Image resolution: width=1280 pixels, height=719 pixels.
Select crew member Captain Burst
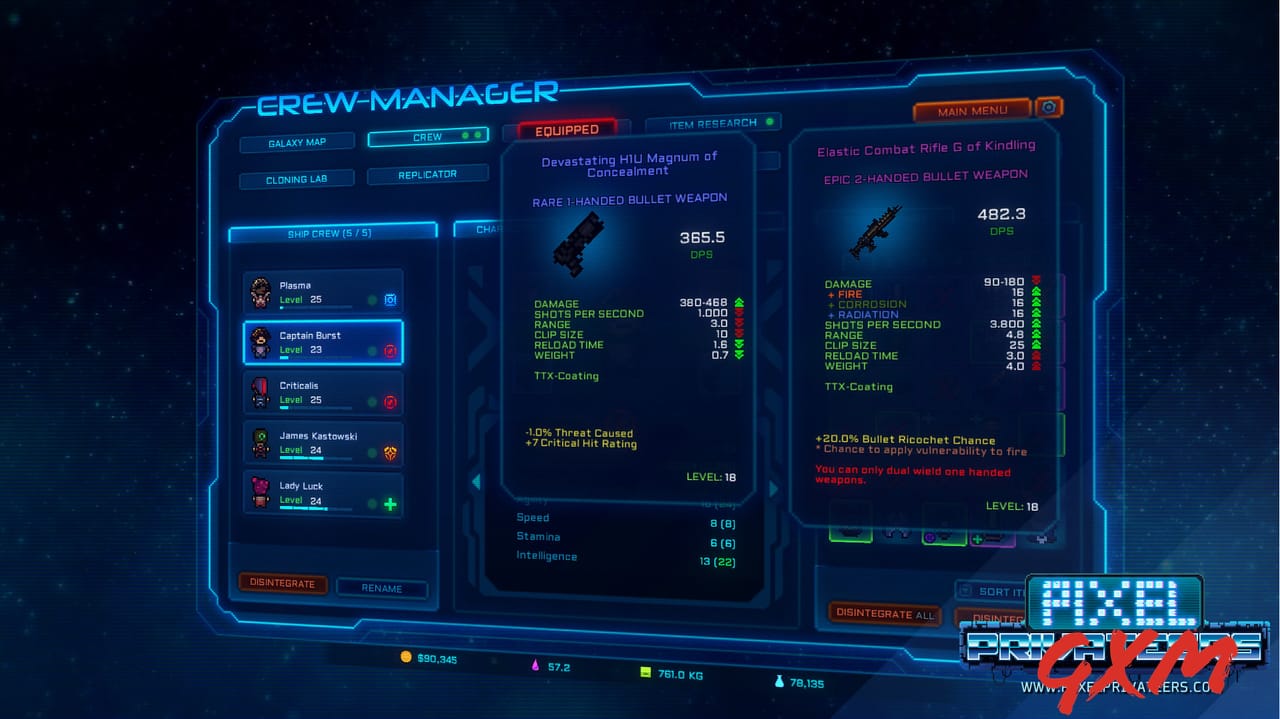(x=309, y=342)
